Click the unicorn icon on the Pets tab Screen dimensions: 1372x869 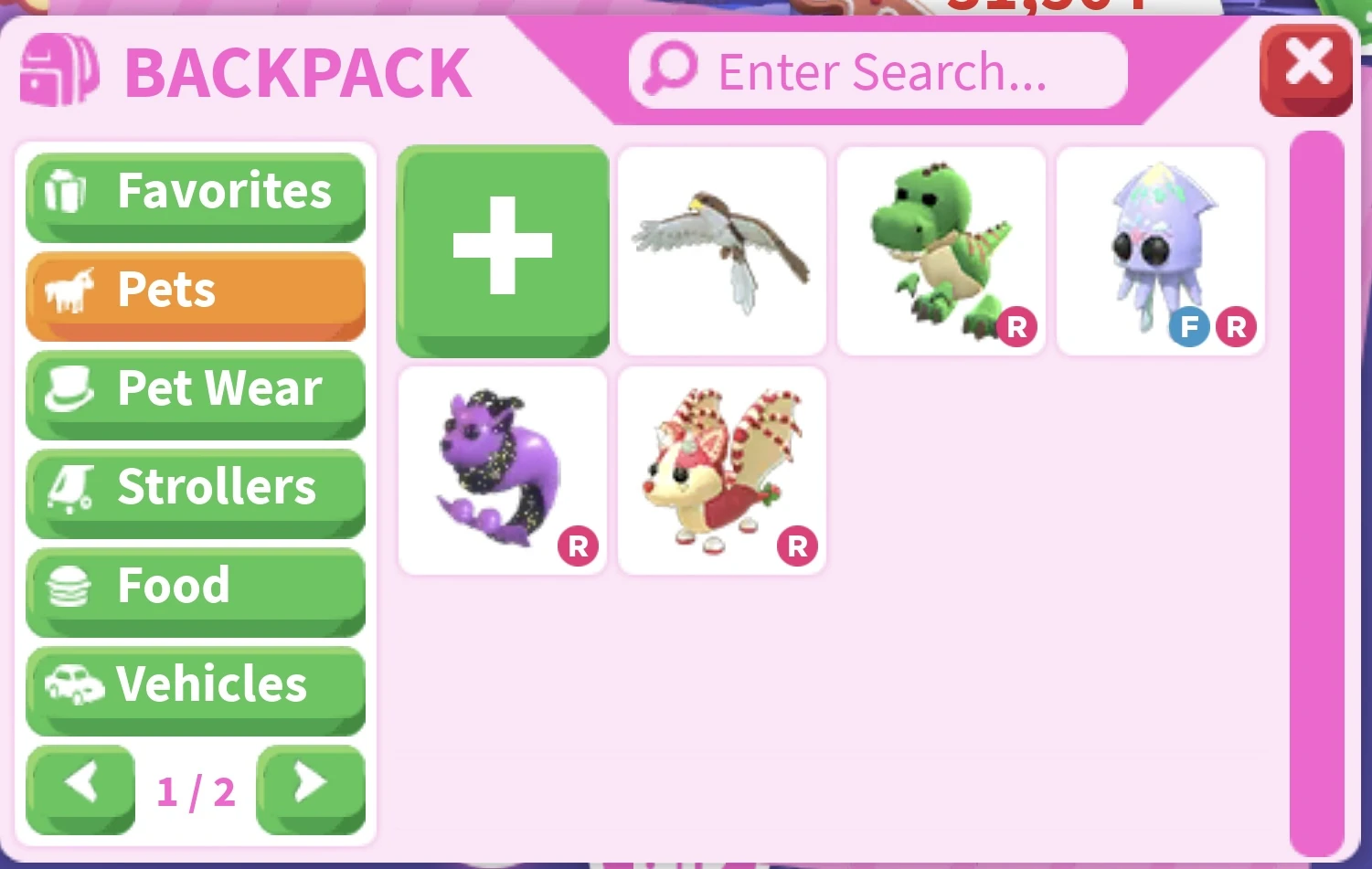pyautogui.click(x=69, y=289)
